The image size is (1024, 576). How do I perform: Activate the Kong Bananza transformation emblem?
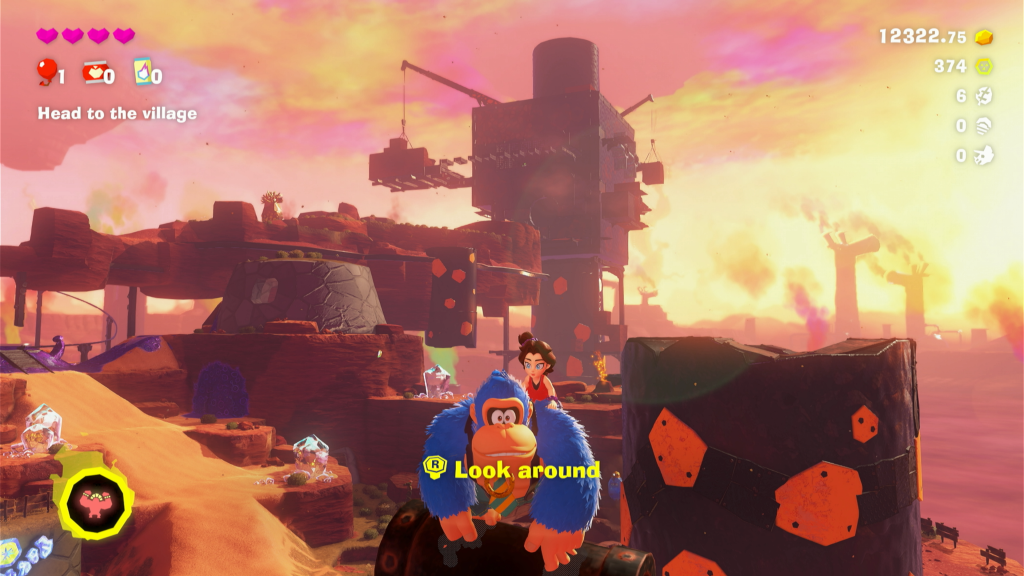point(95,499)
